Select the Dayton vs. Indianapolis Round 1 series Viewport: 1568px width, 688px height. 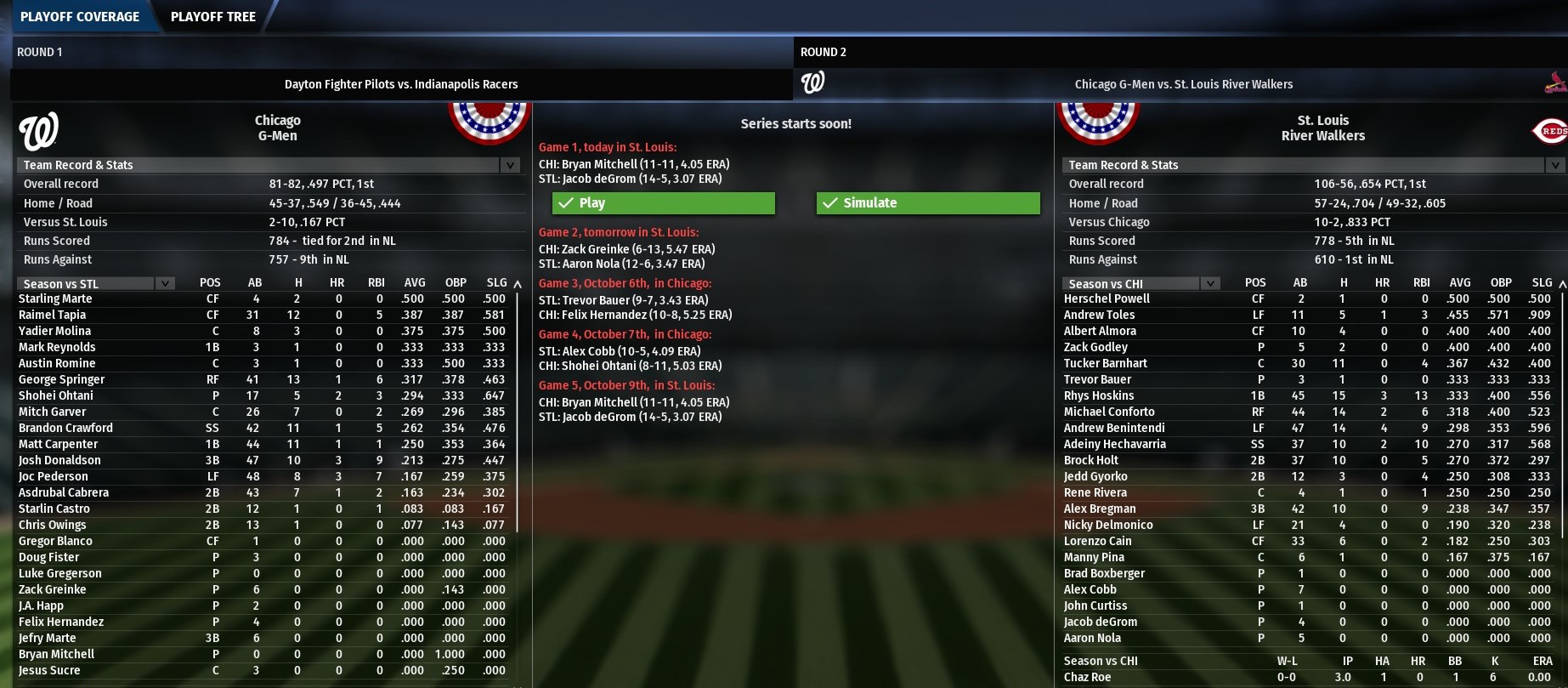401,84
